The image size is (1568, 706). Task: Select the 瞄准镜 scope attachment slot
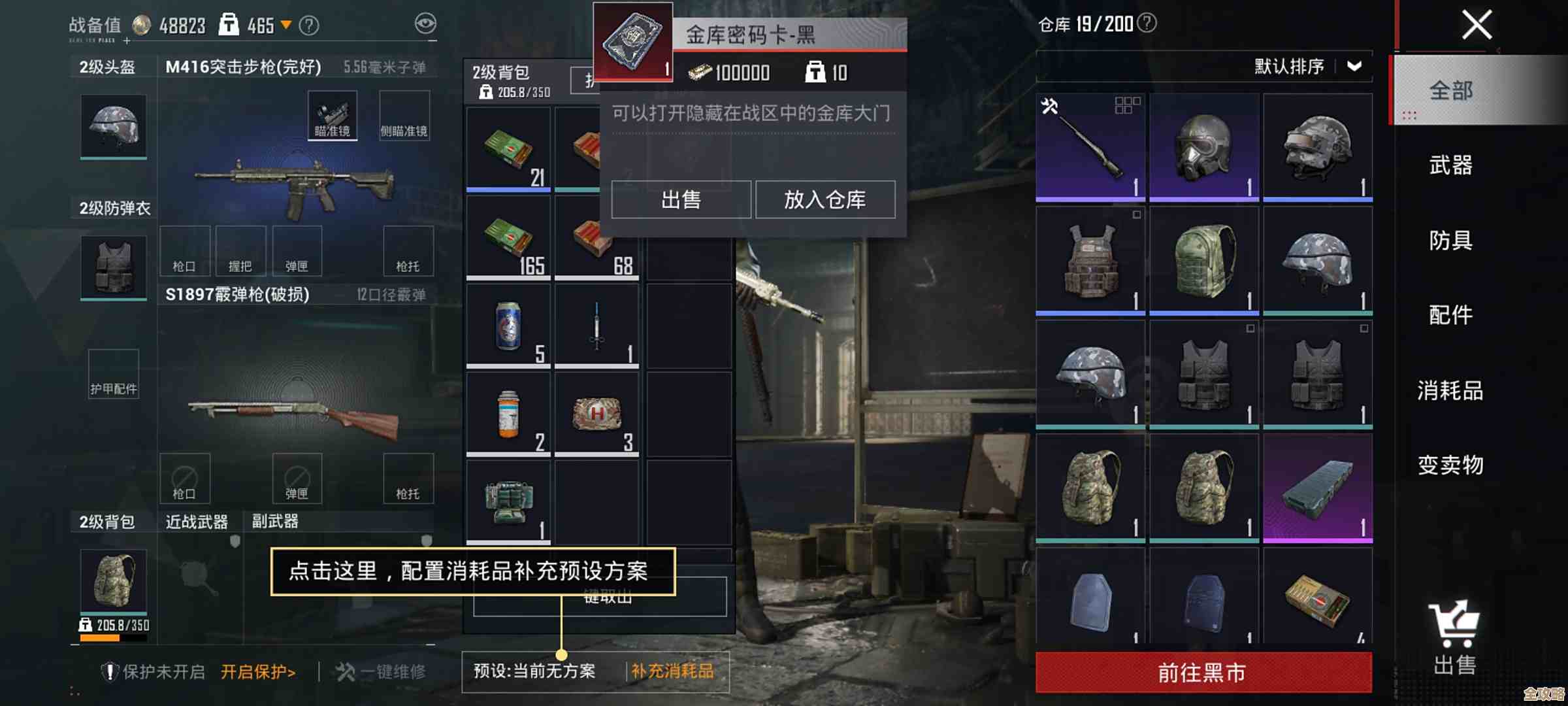point(332,114)
